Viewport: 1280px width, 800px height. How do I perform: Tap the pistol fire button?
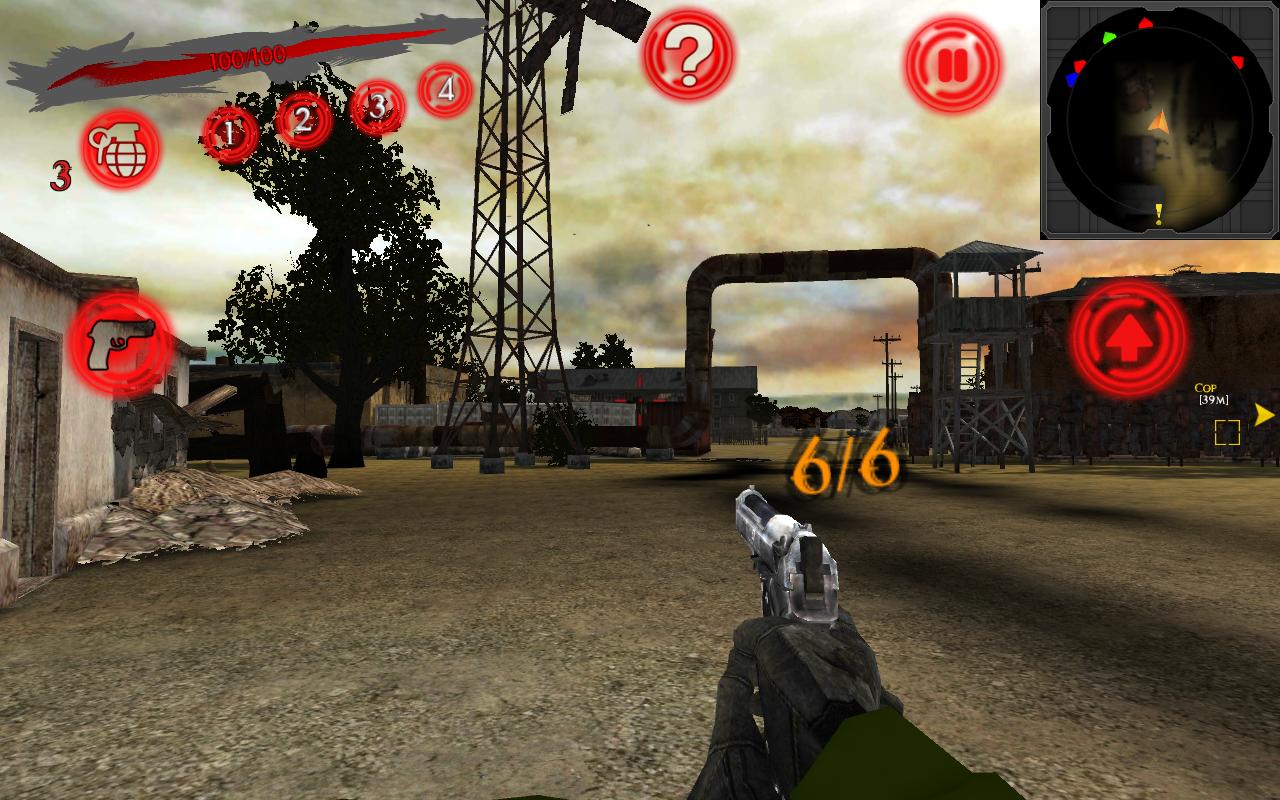click(x=122, y=343)
